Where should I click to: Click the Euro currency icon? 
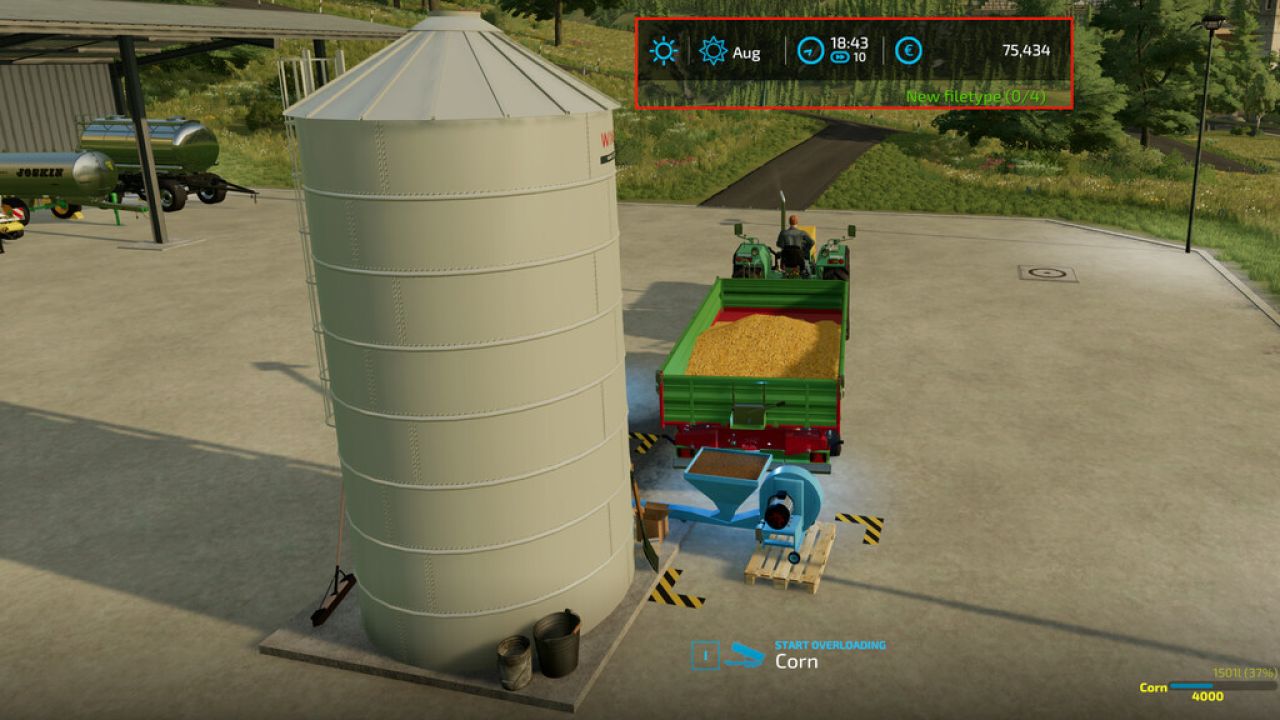click(x=910, y=50)
